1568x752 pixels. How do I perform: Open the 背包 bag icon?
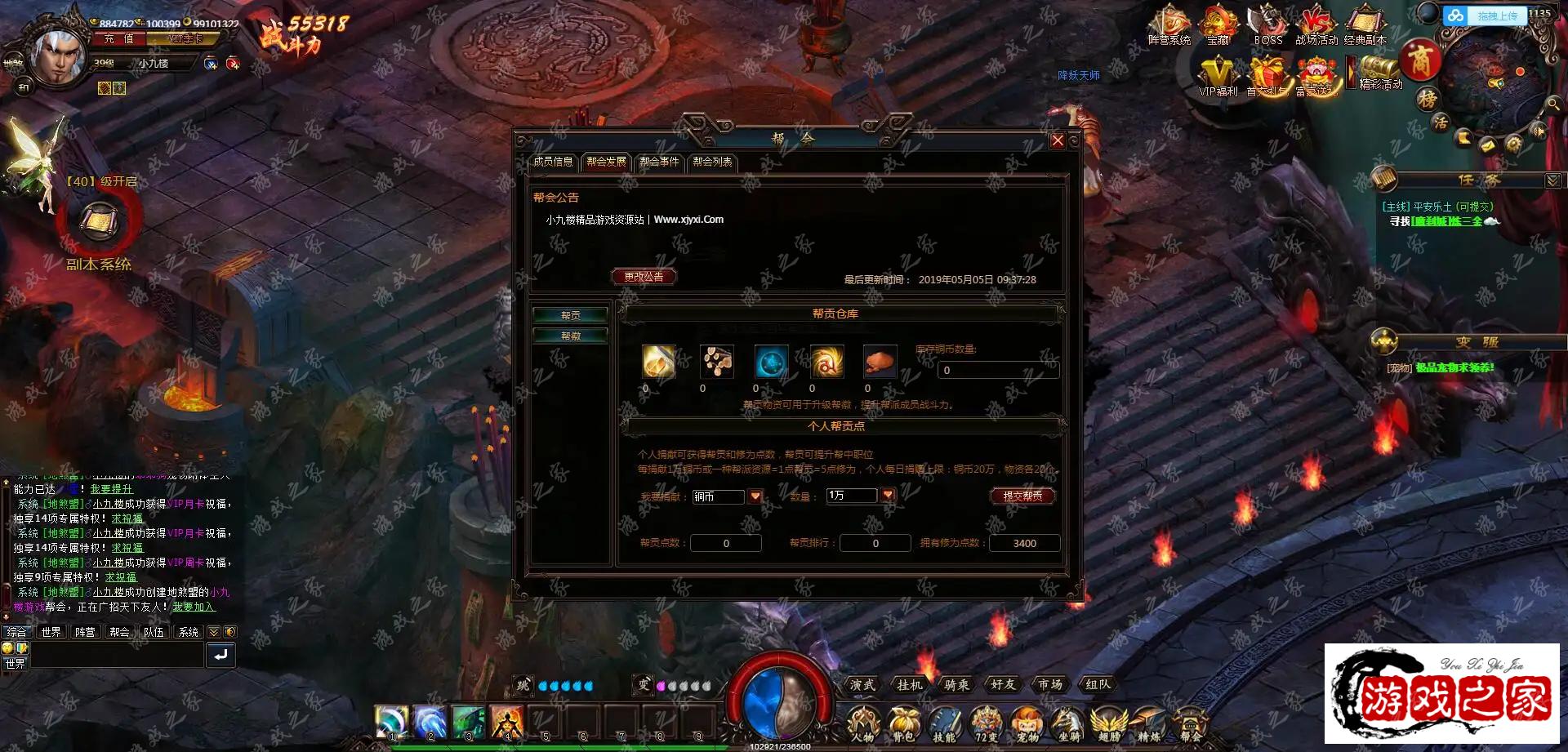(903, 723)
